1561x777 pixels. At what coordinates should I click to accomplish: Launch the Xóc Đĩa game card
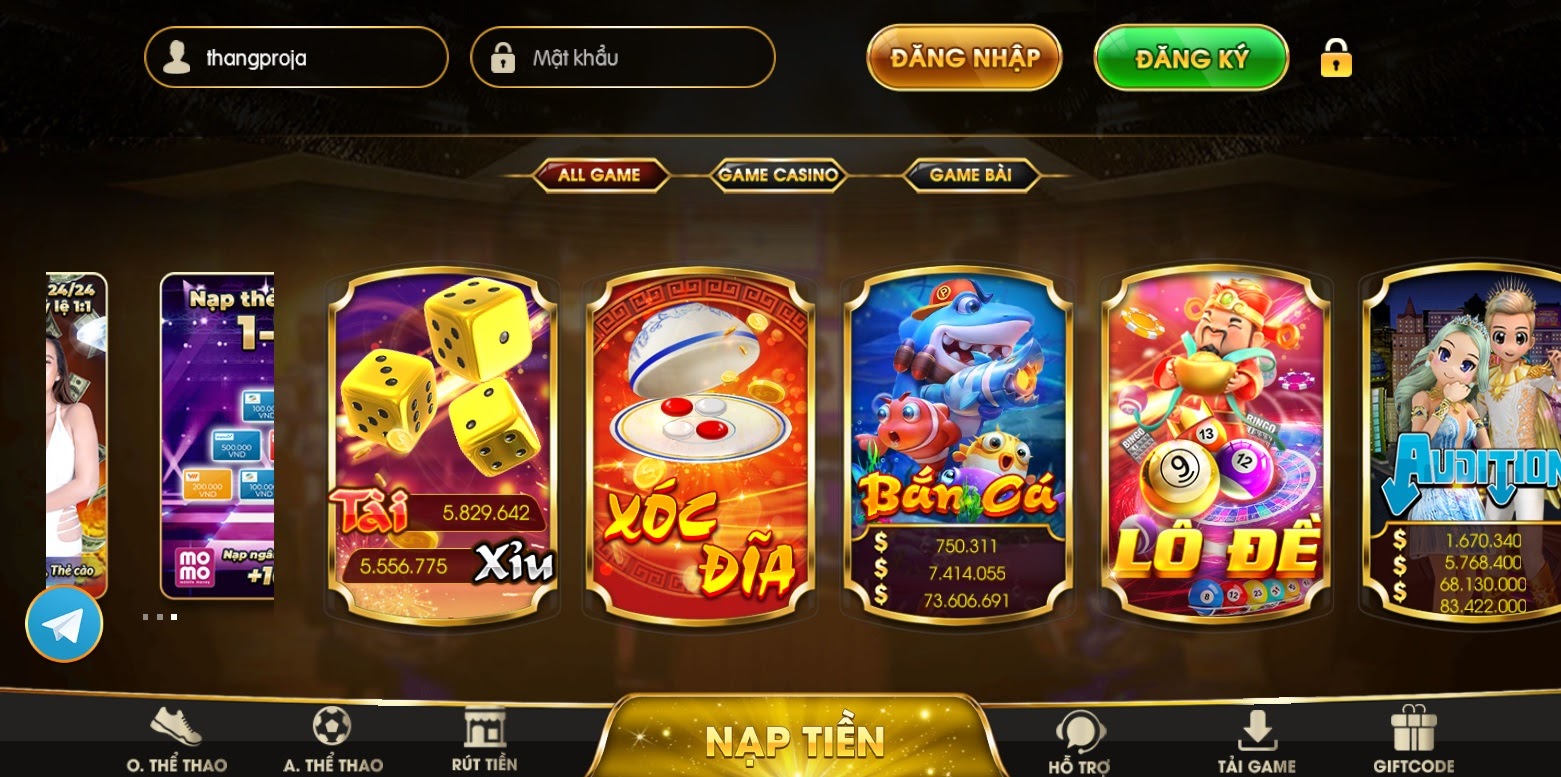tap(700, 445)
